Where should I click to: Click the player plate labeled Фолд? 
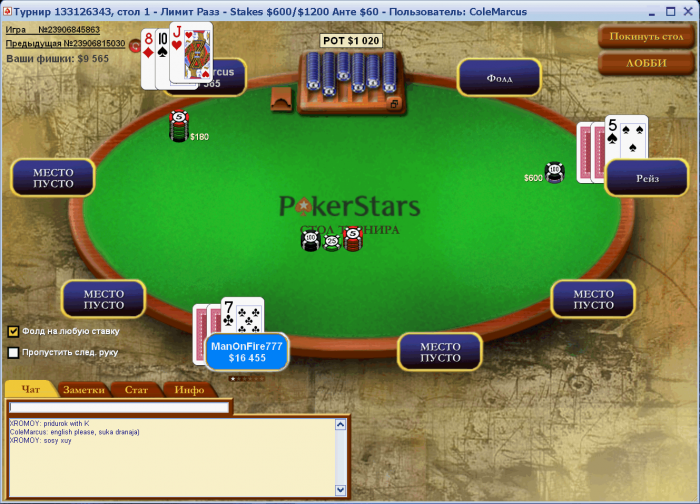click(x=499, y=77)
